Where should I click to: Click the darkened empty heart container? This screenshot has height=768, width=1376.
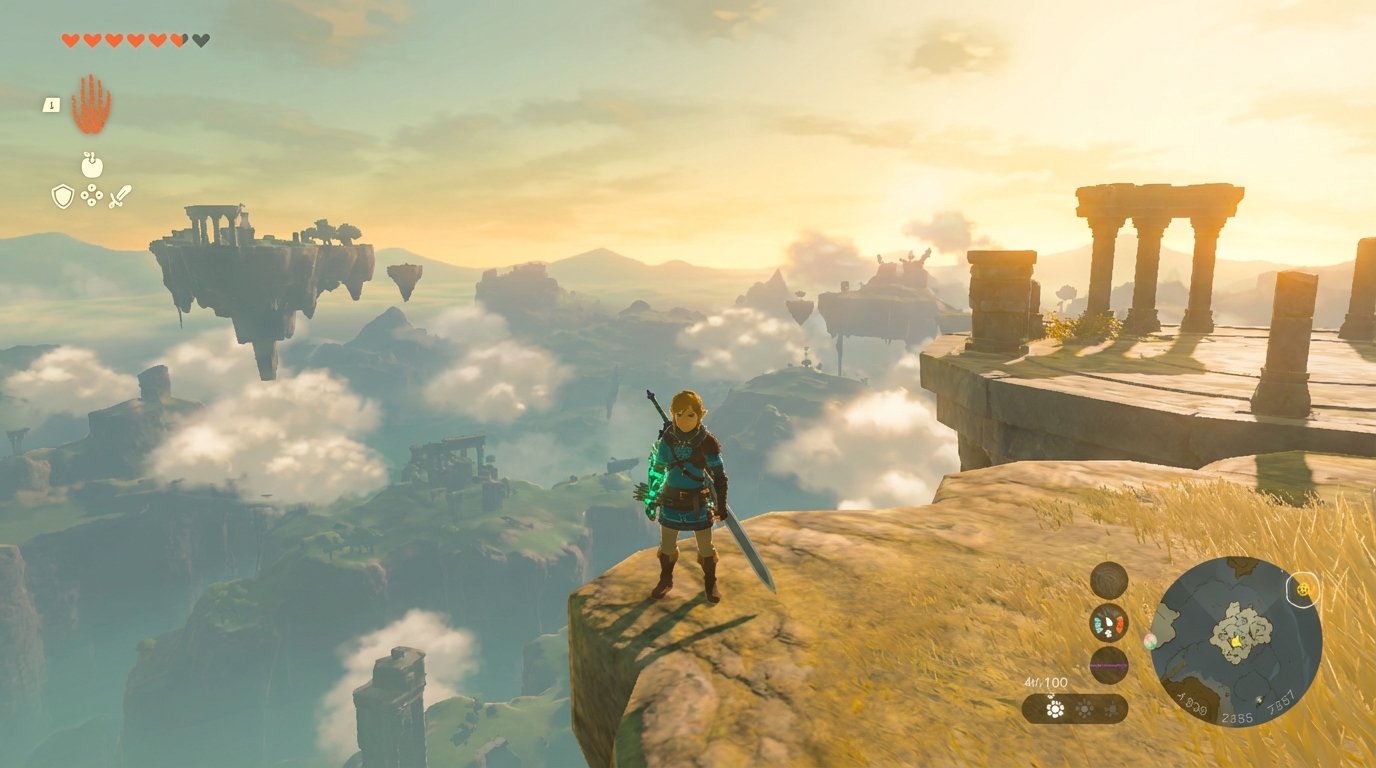(198, 40)
